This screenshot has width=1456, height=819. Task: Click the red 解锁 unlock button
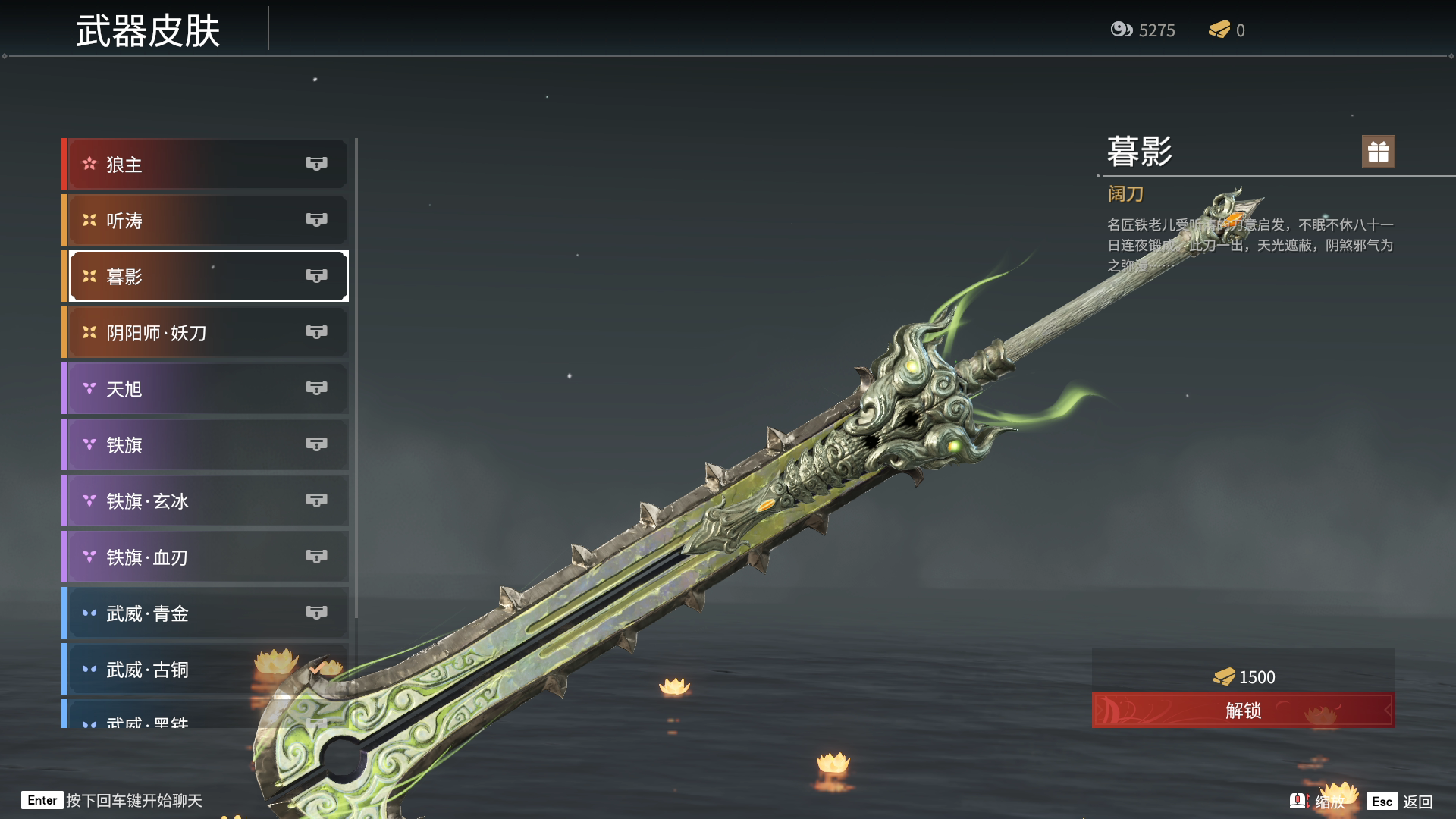(1243, 711)
